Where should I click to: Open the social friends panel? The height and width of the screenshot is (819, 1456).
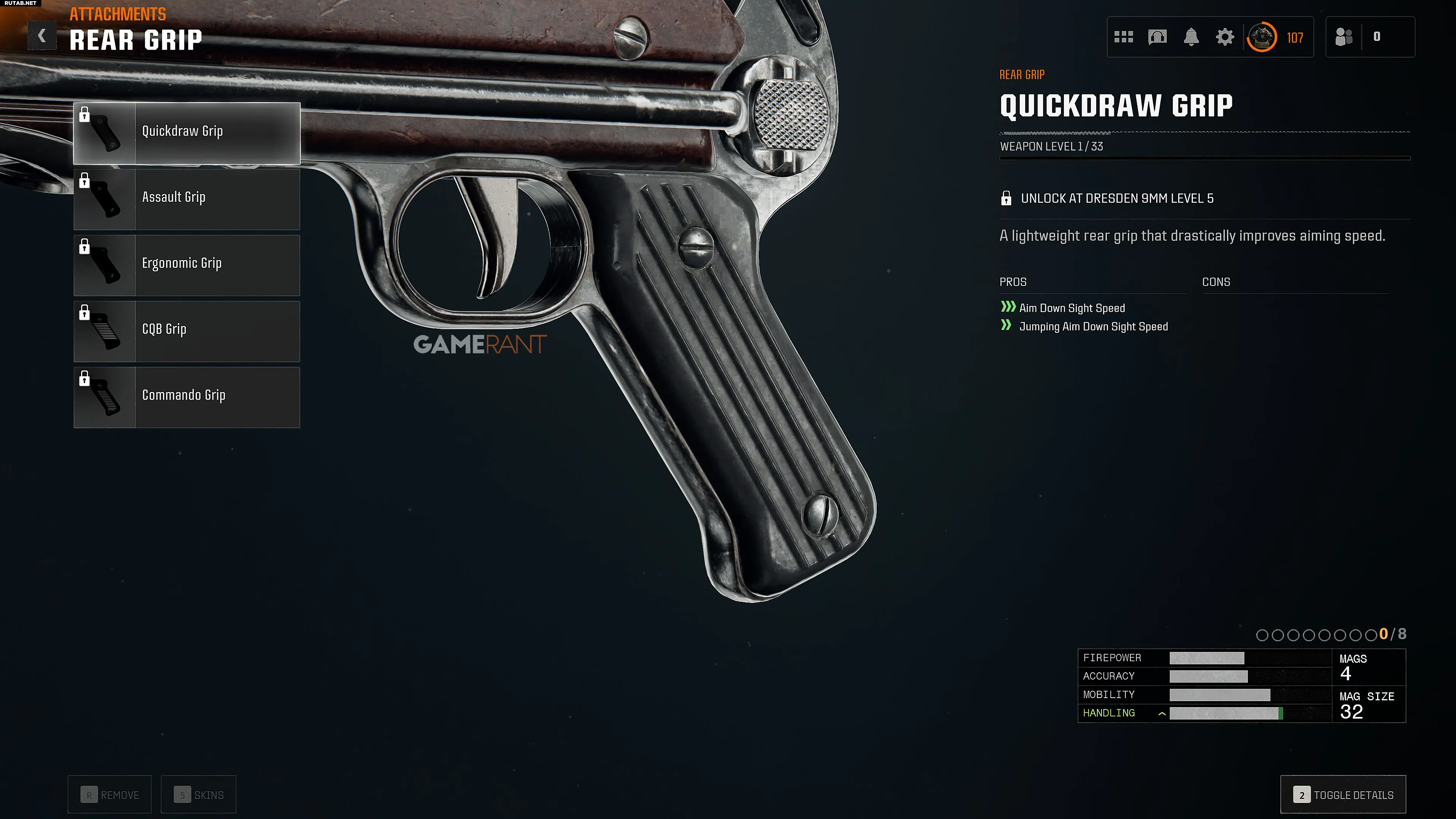(x=1344, y=37)
